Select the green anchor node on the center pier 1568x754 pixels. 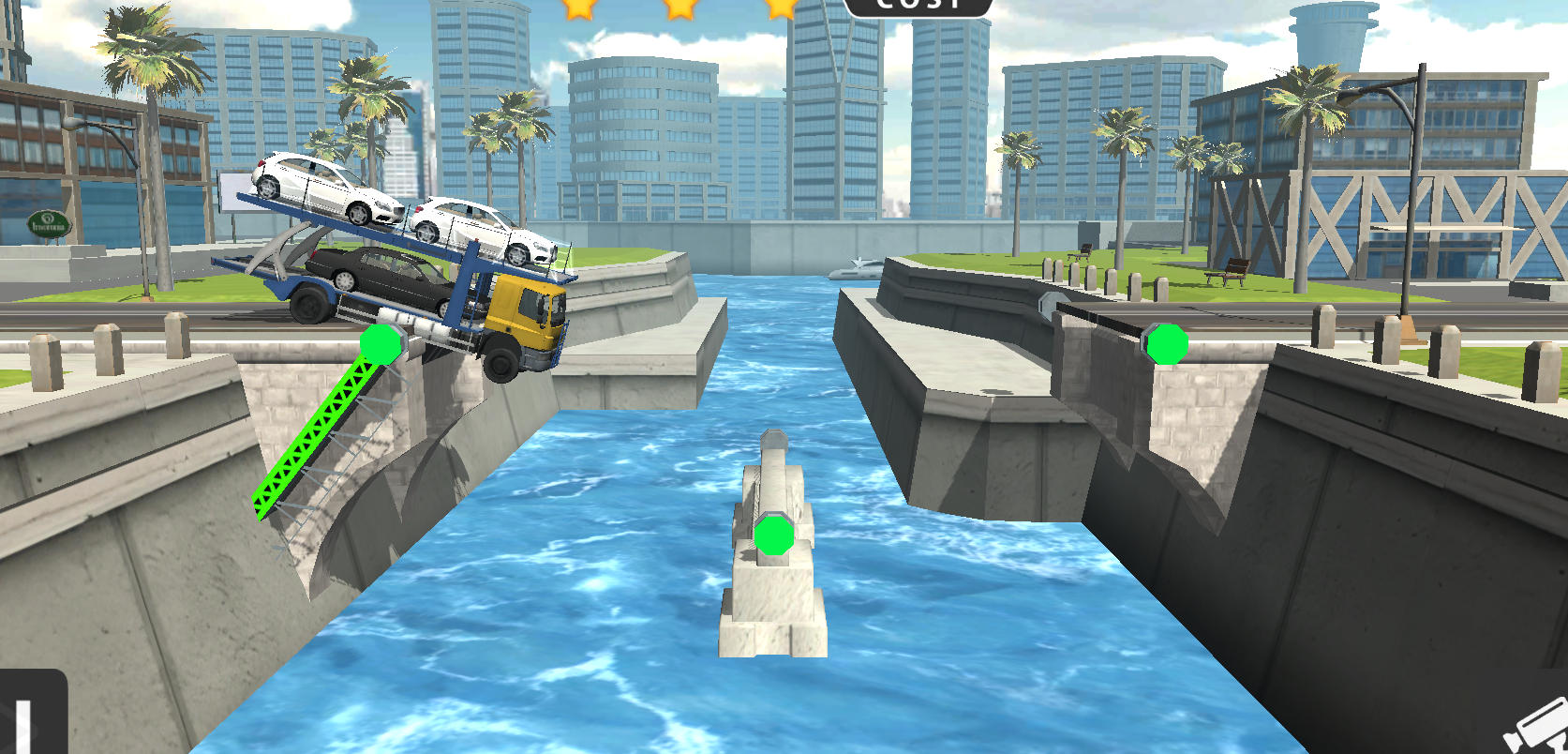point(774,535)
